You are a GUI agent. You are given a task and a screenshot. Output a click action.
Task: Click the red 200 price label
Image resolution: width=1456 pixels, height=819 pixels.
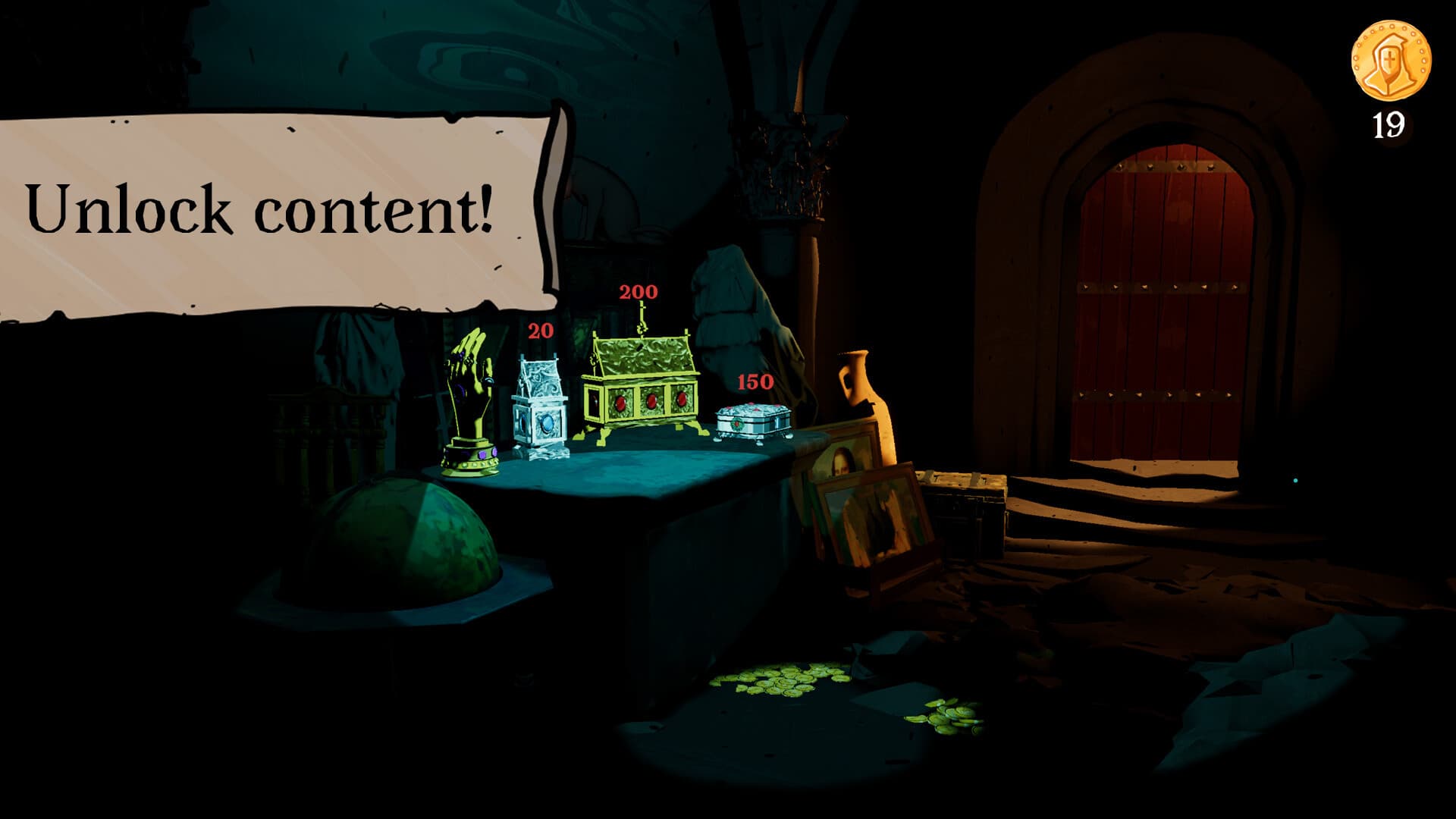click(x=637, y=290)
